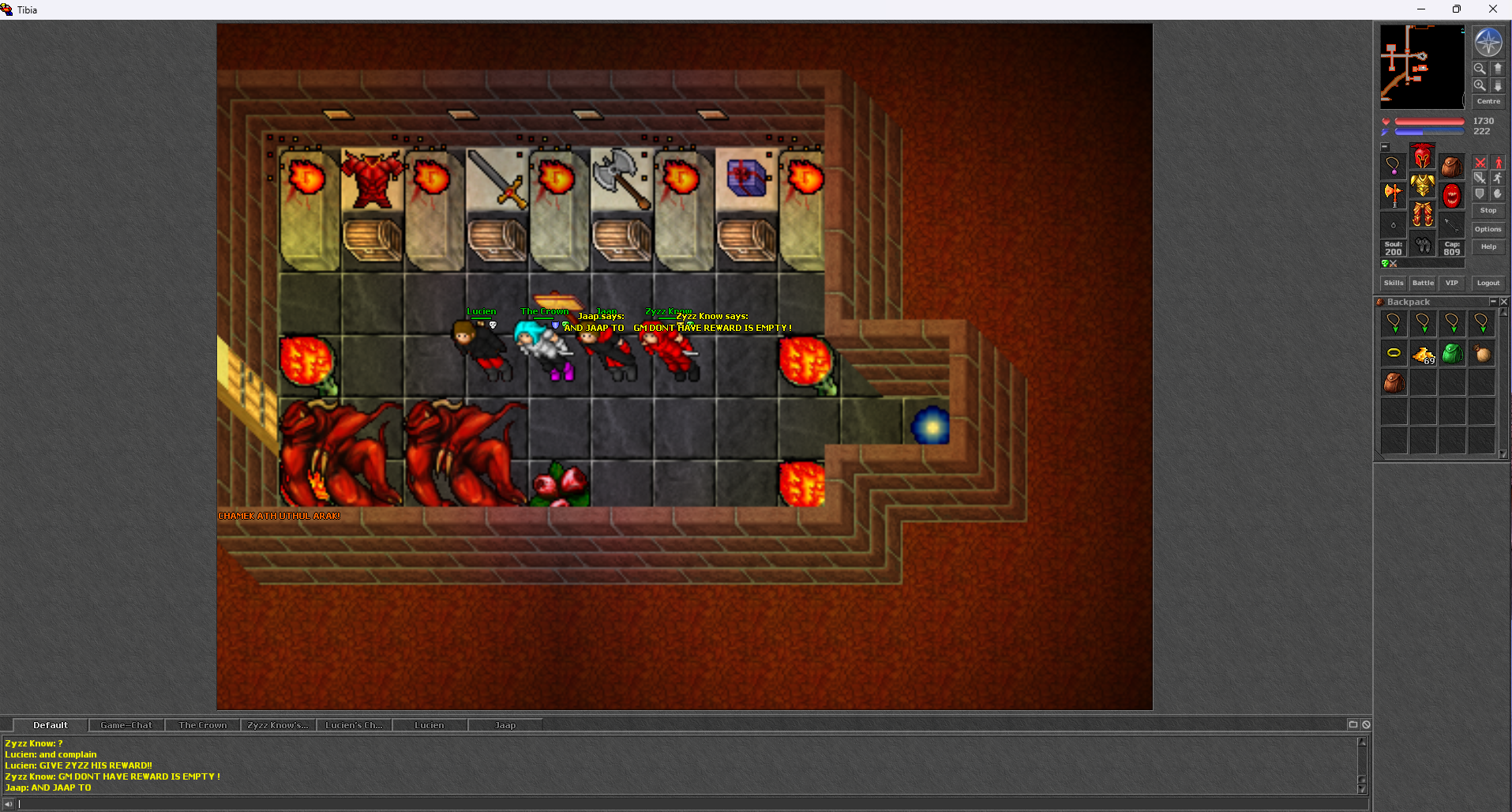The height and width of the screenshot is (812, 1512).
Task: Show the VIP list
Action: 1451,283
